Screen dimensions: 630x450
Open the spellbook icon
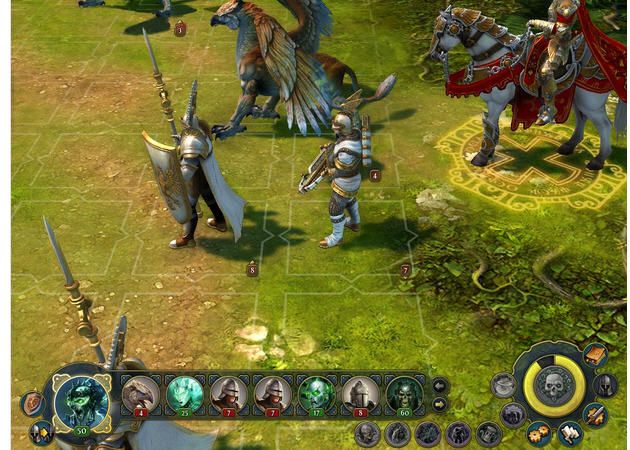(x=595, y=356)
